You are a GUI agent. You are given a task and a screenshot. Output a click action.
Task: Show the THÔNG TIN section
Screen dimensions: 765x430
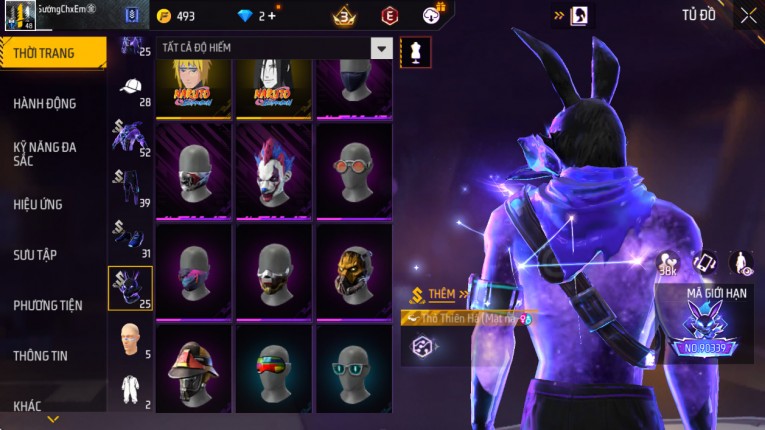(x=41, y=355)
